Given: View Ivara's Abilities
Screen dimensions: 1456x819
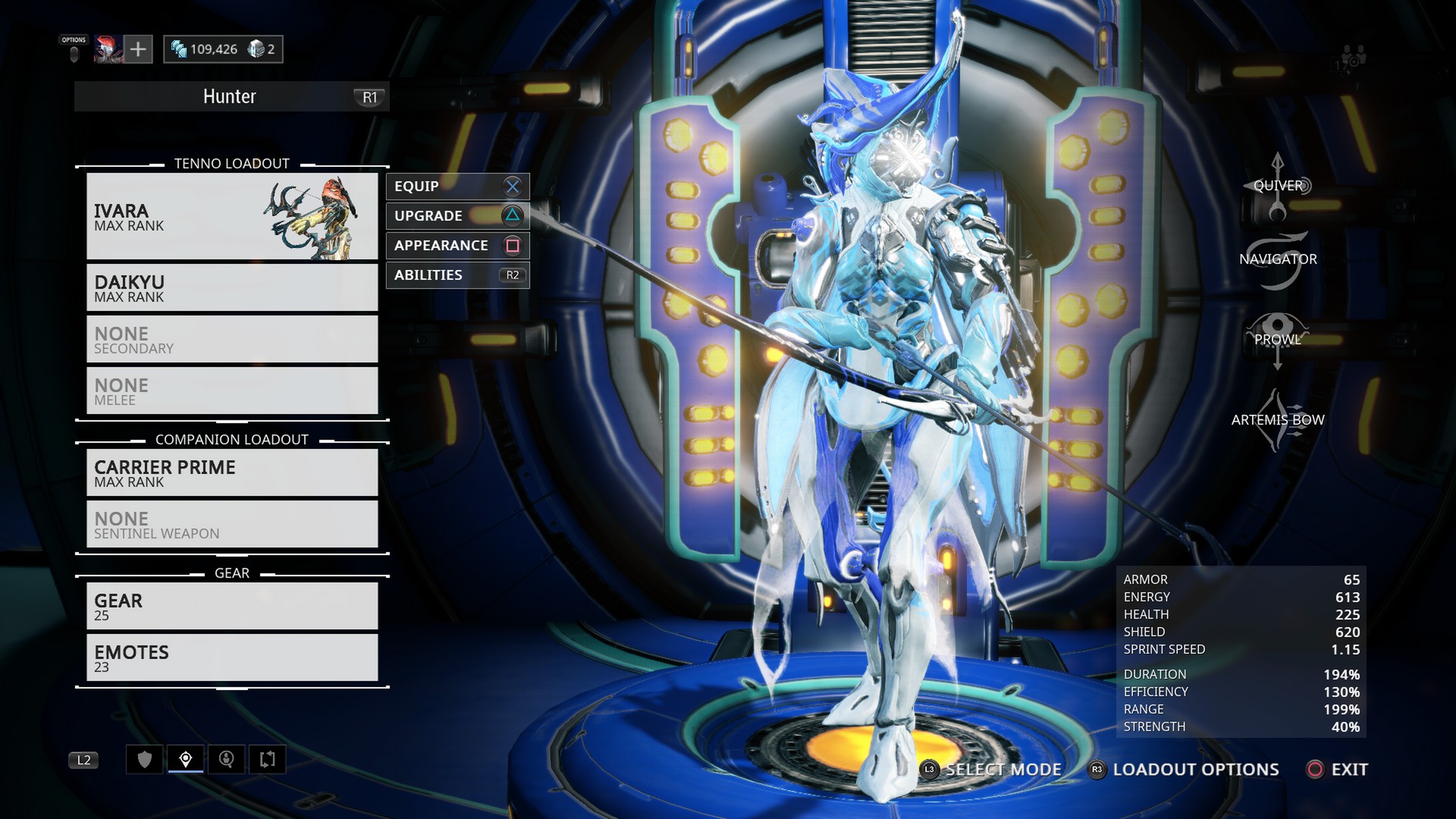Looking at the screenshot, I should tap(457, 275).
